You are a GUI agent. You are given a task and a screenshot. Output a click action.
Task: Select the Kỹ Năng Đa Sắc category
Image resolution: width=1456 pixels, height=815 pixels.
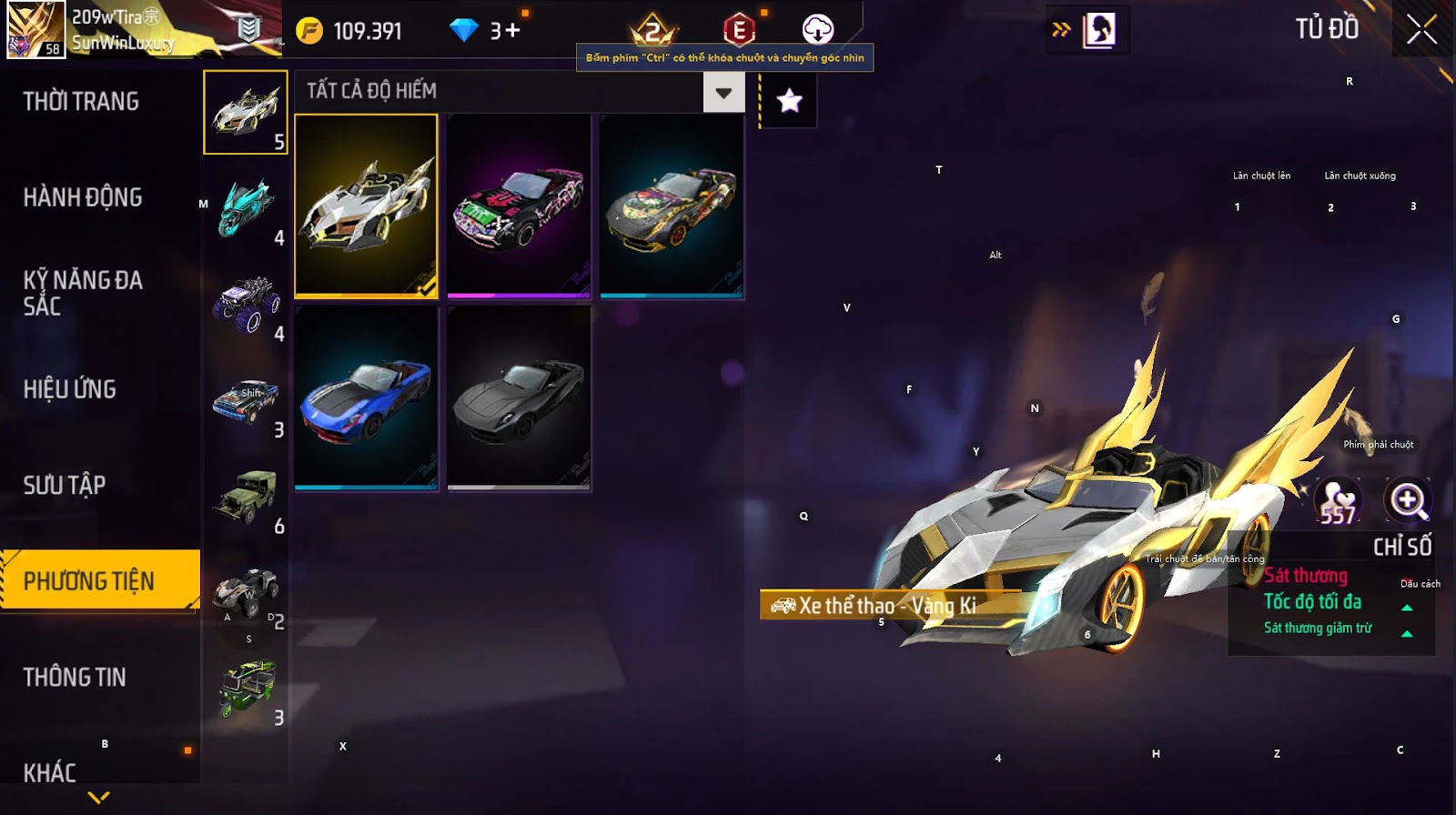coord(83,292)
